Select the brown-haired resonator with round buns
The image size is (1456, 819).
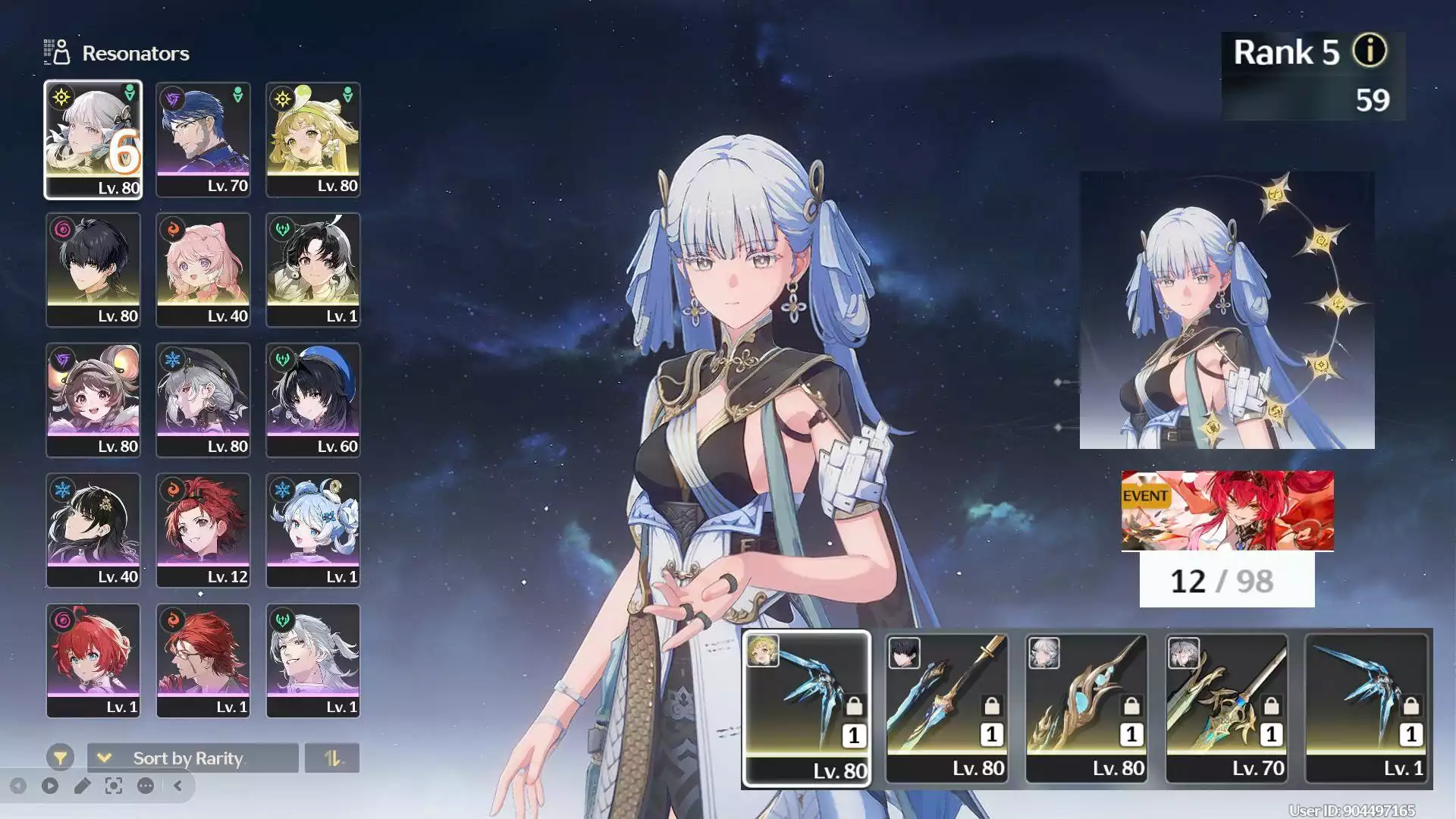93,400
